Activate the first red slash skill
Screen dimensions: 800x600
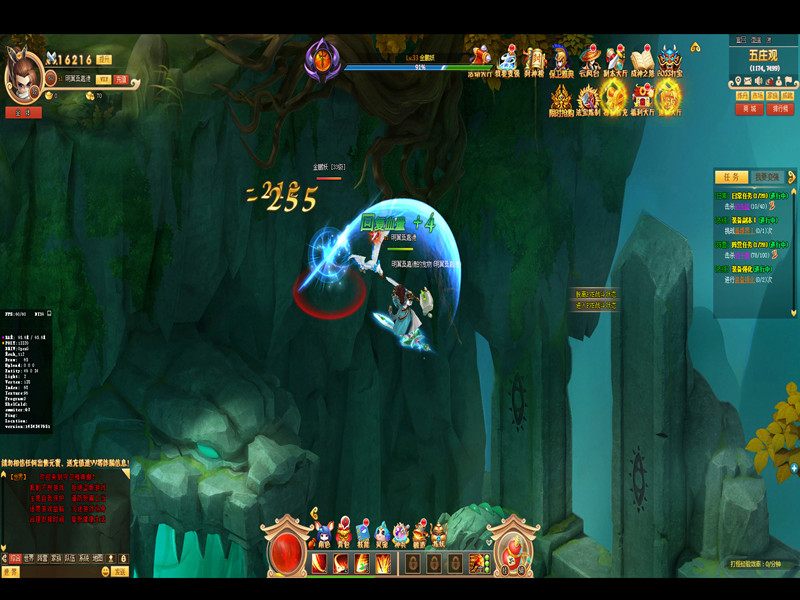point(319,563)
